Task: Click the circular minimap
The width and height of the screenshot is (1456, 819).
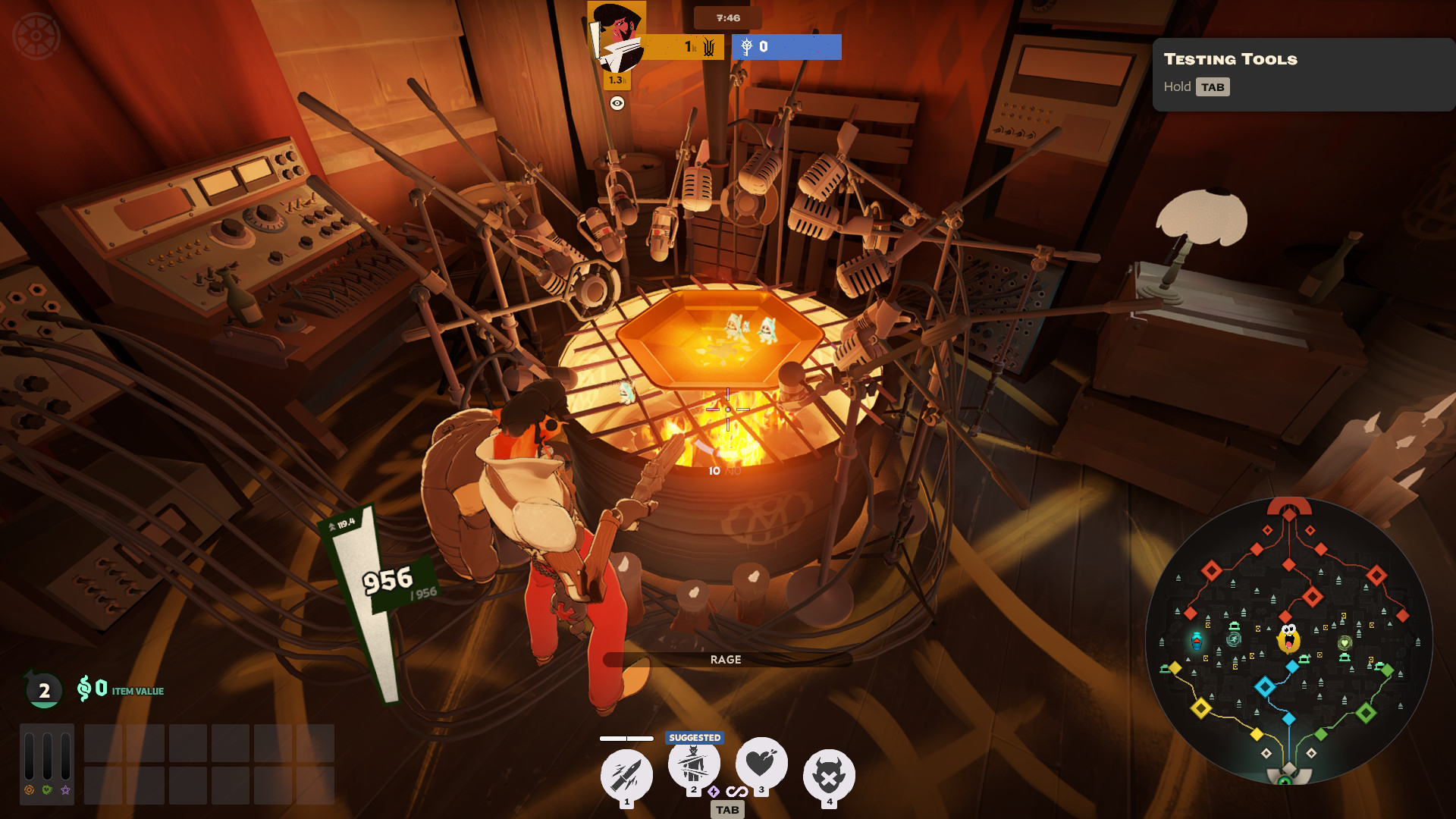Action: coord(1288,641)
